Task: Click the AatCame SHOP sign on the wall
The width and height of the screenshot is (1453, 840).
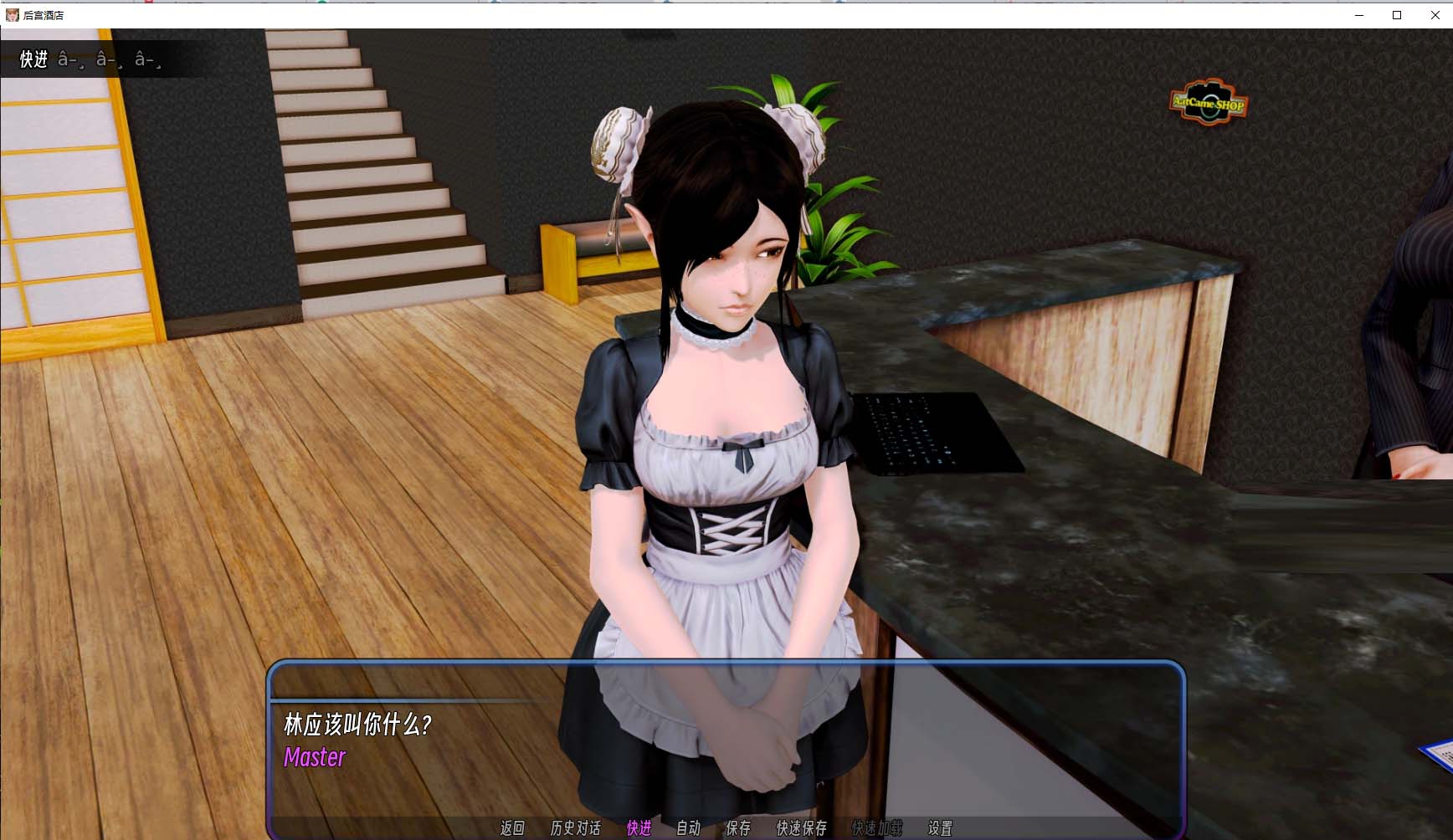Action: pos(1209,104)
